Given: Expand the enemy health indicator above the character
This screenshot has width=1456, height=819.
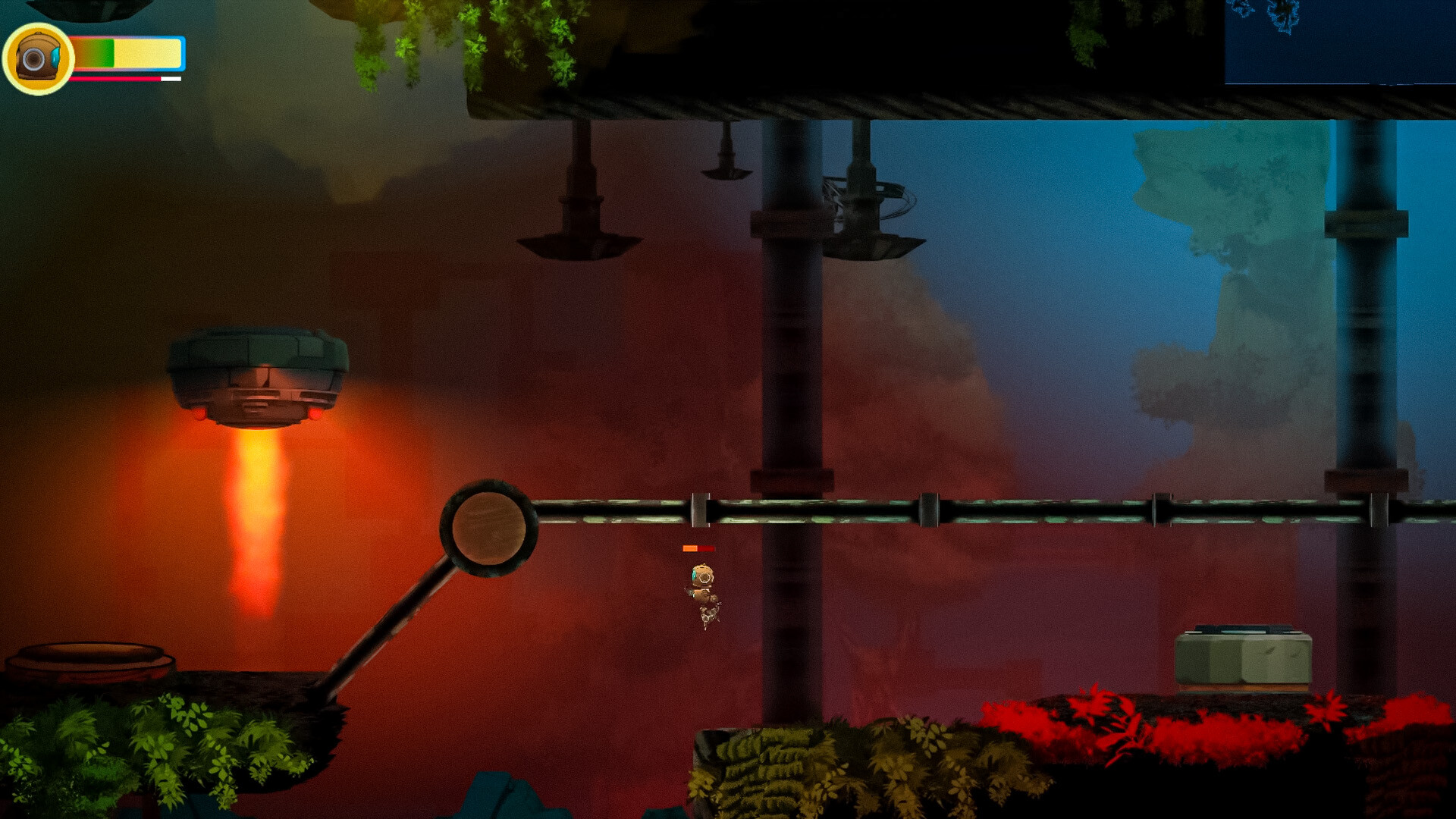Looking at the screenshot, I should pyautogui.click(x=698, y=546).
